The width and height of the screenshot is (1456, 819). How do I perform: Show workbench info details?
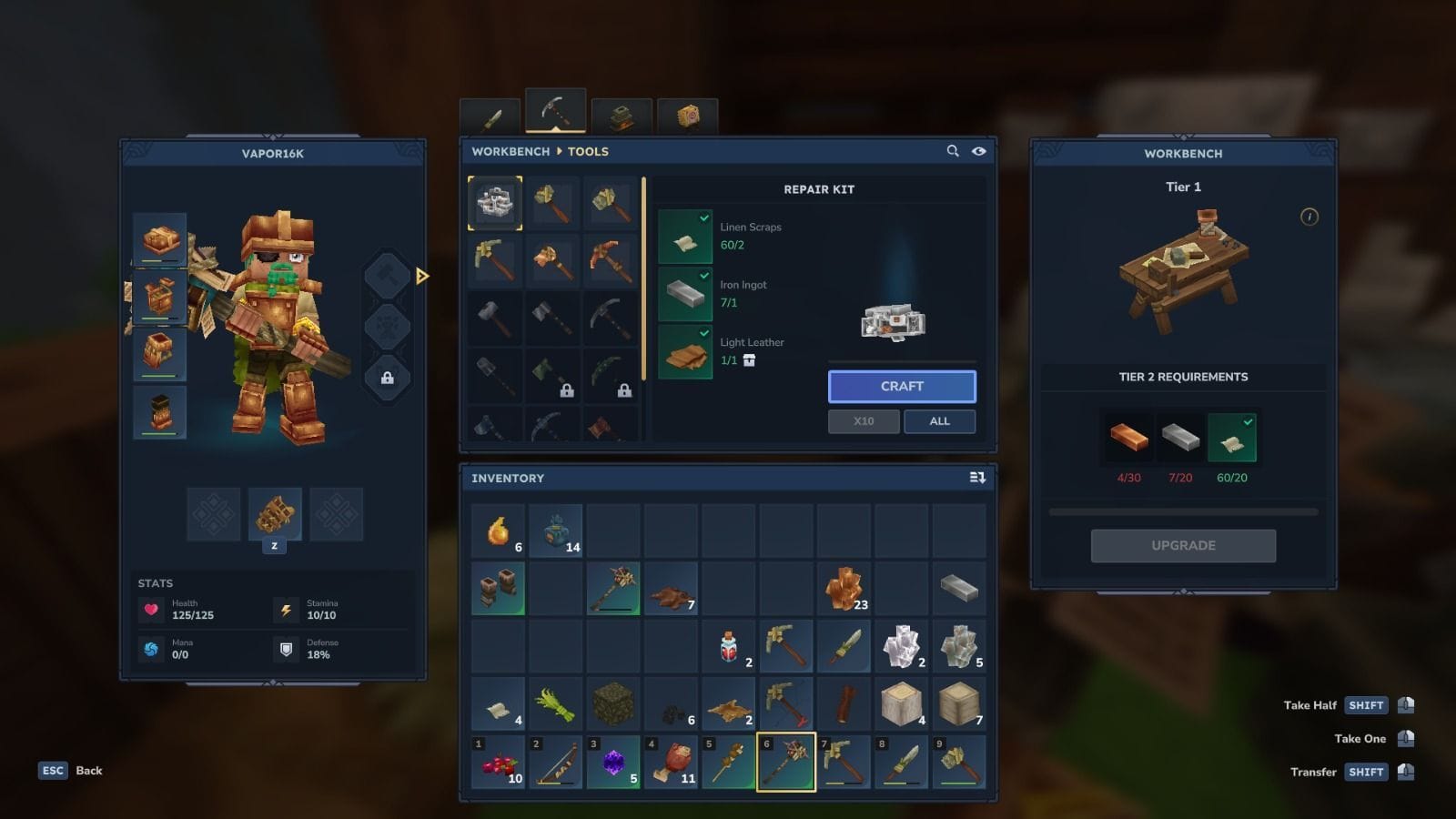tap(1309, 217)
